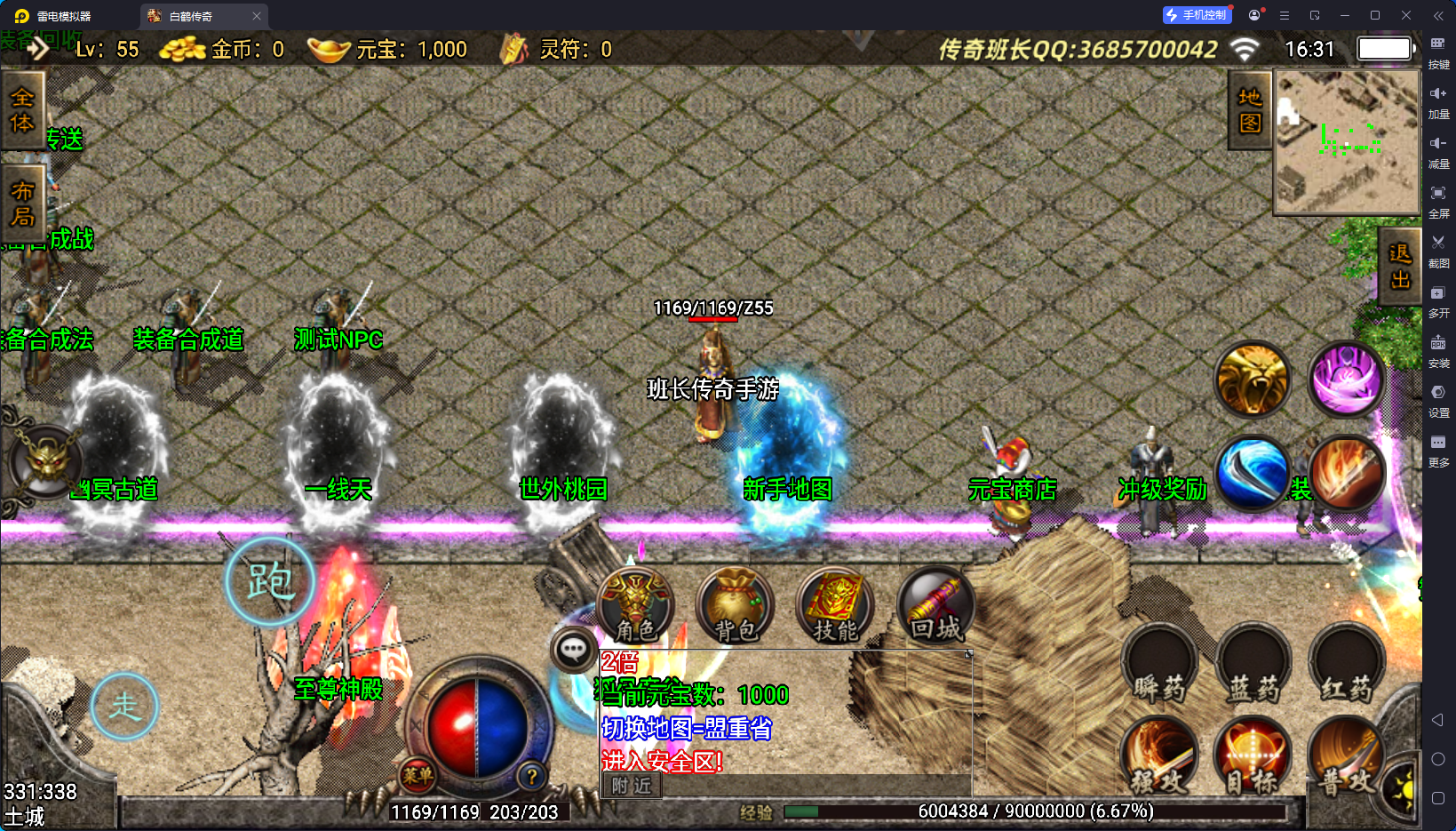Open the 布局 layout button
Viewport: 1456px width, 831px height.
22,204
